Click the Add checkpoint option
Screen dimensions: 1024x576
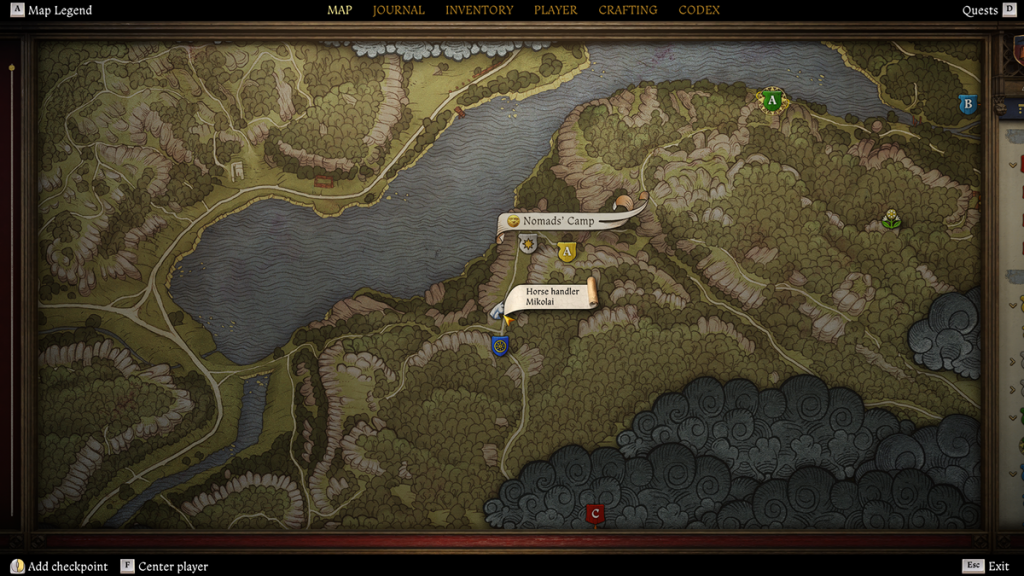[59, 566]
